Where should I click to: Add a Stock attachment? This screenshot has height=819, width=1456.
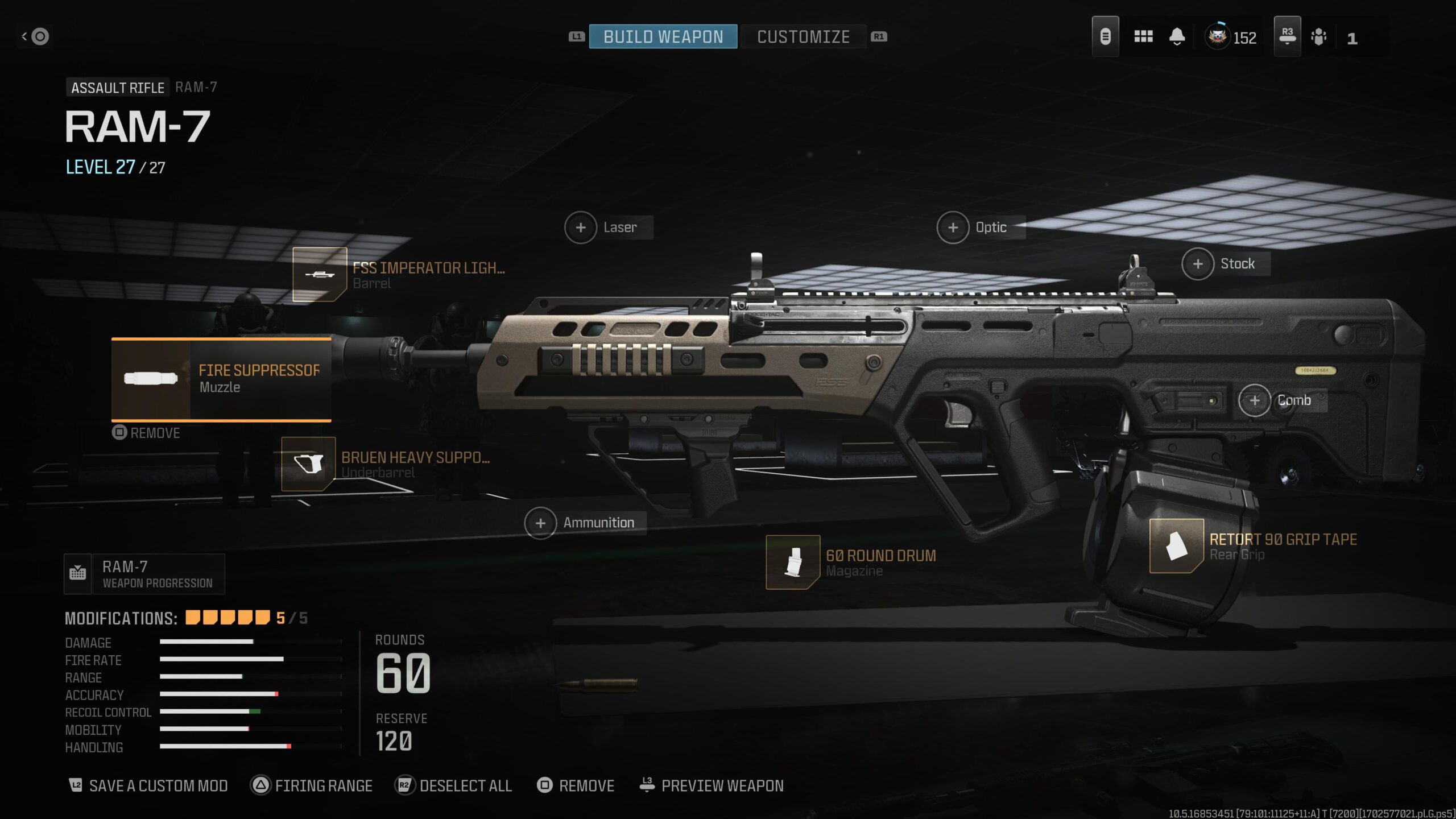coord(1198,264)
